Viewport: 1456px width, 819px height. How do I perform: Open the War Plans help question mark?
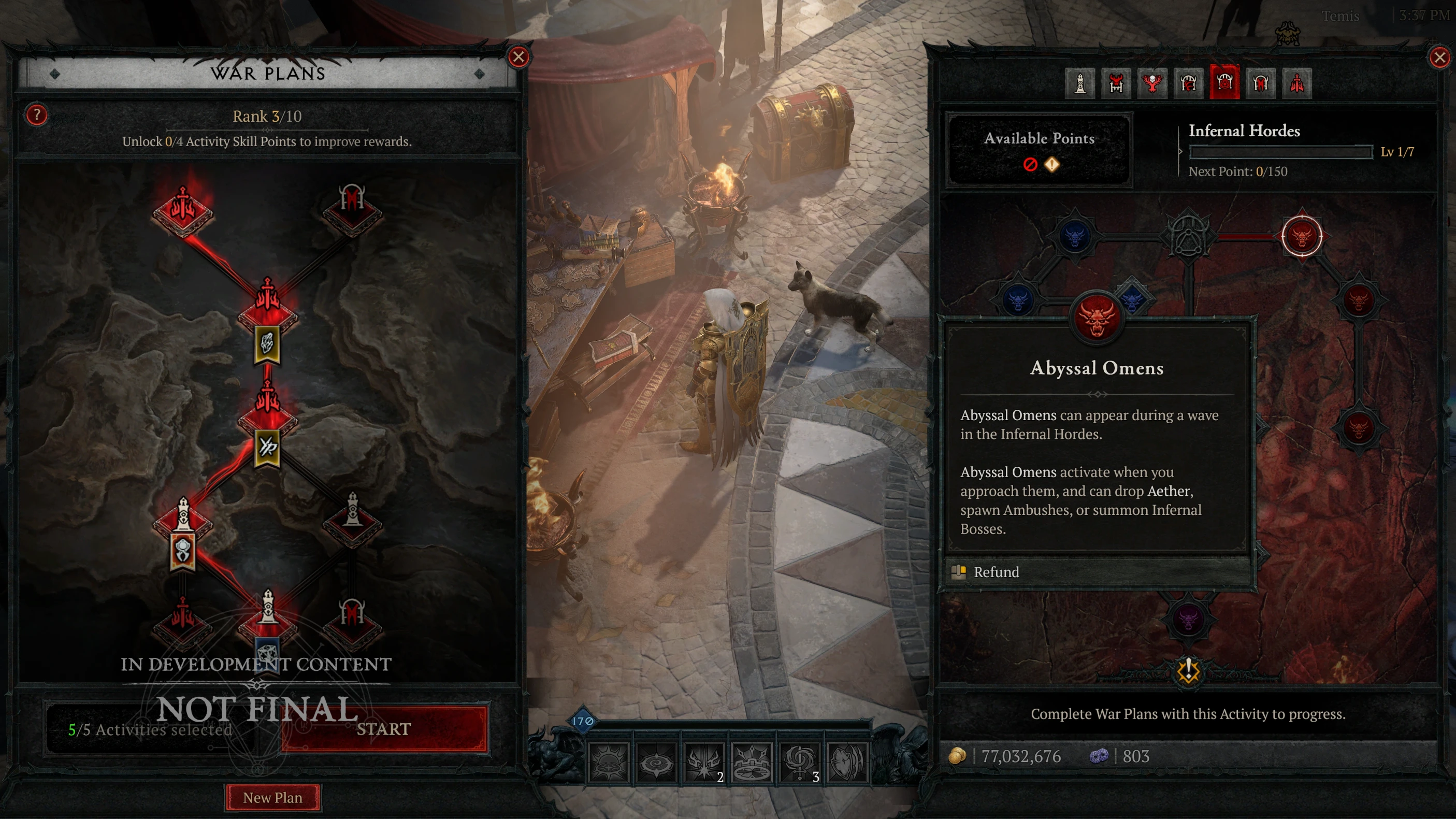click(x=36, y=116)
